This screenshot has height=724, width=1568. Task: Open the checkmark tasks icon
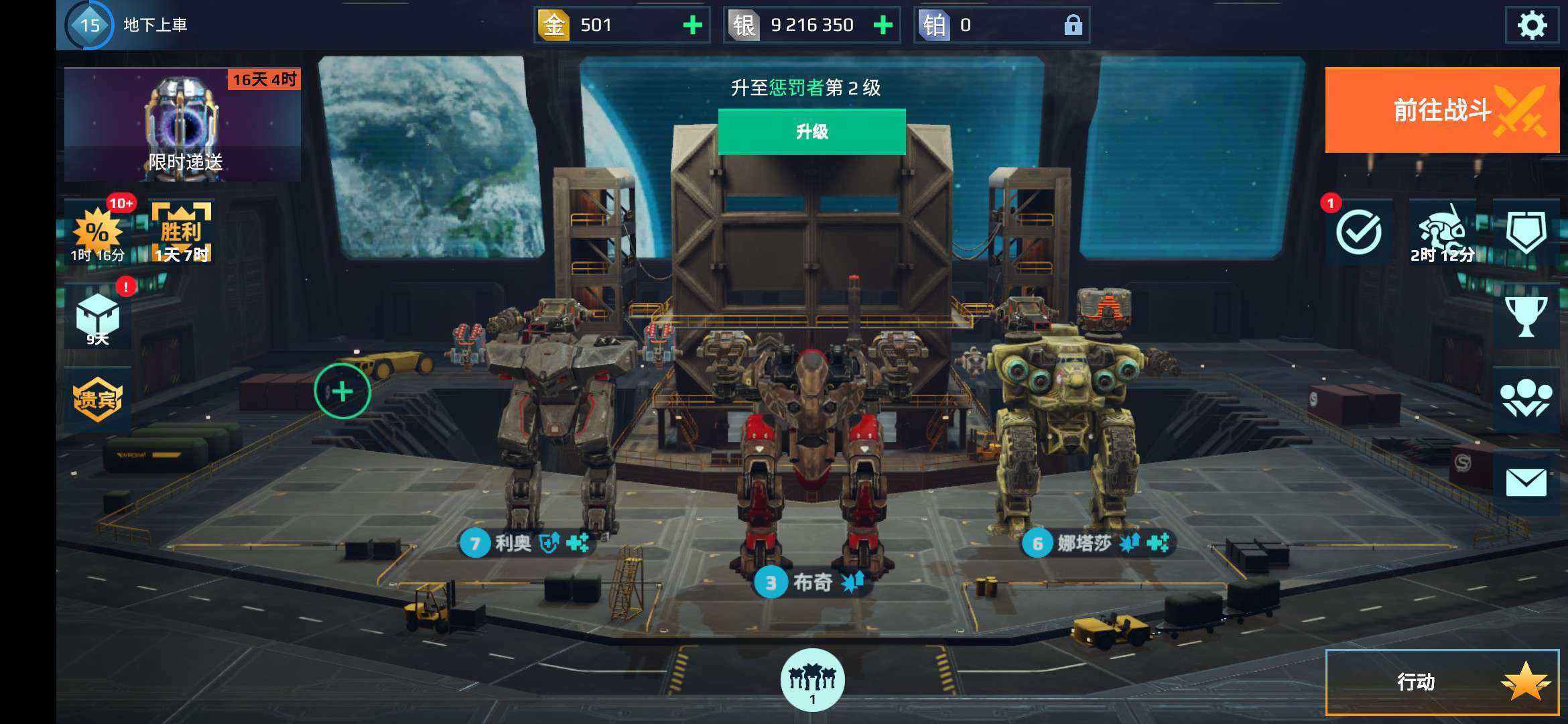pos(1358,232)
